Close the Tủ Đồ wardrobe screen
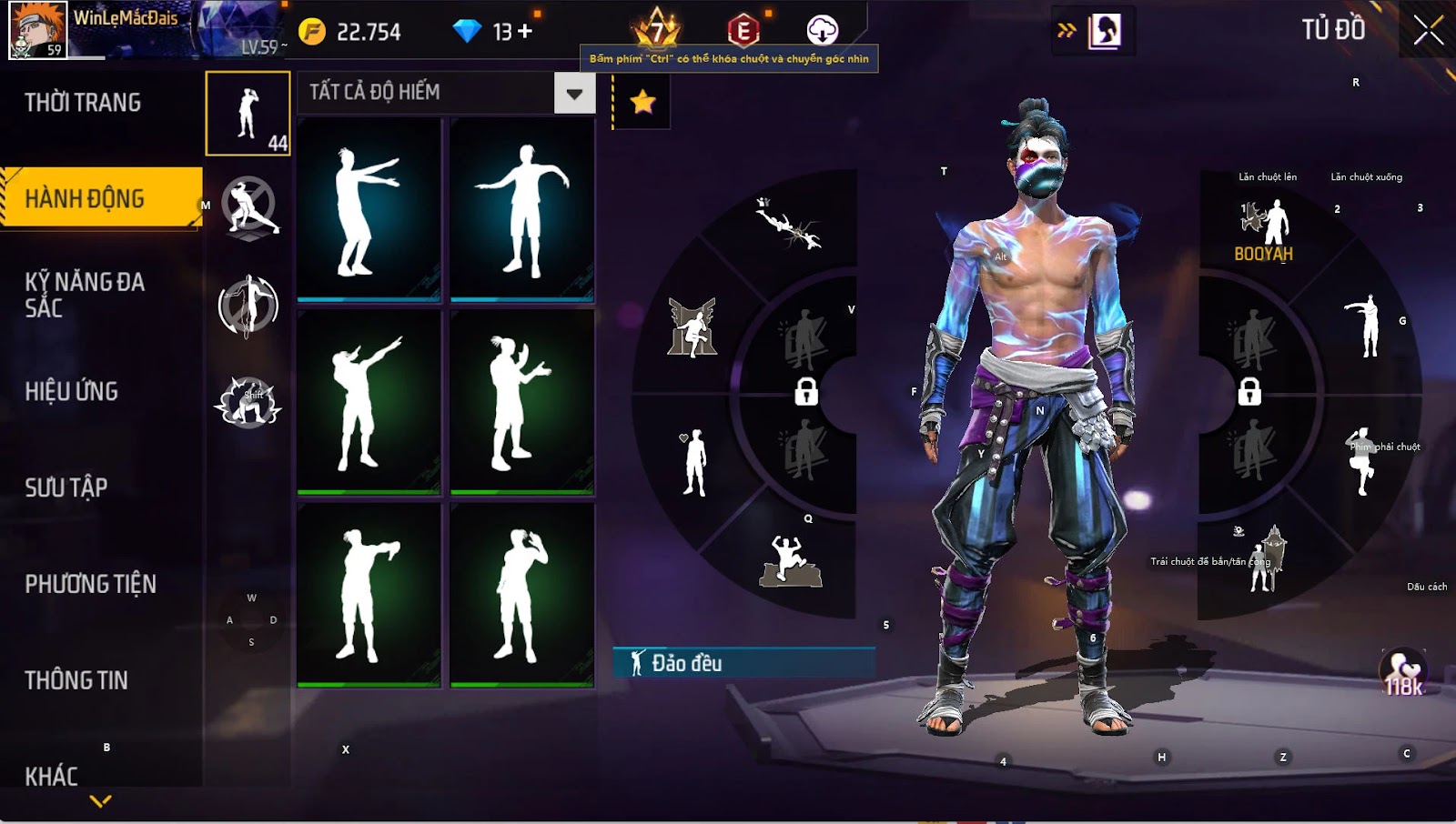Image resolution: width=1456 pixels, height=824 pixels. point(1428,31)
